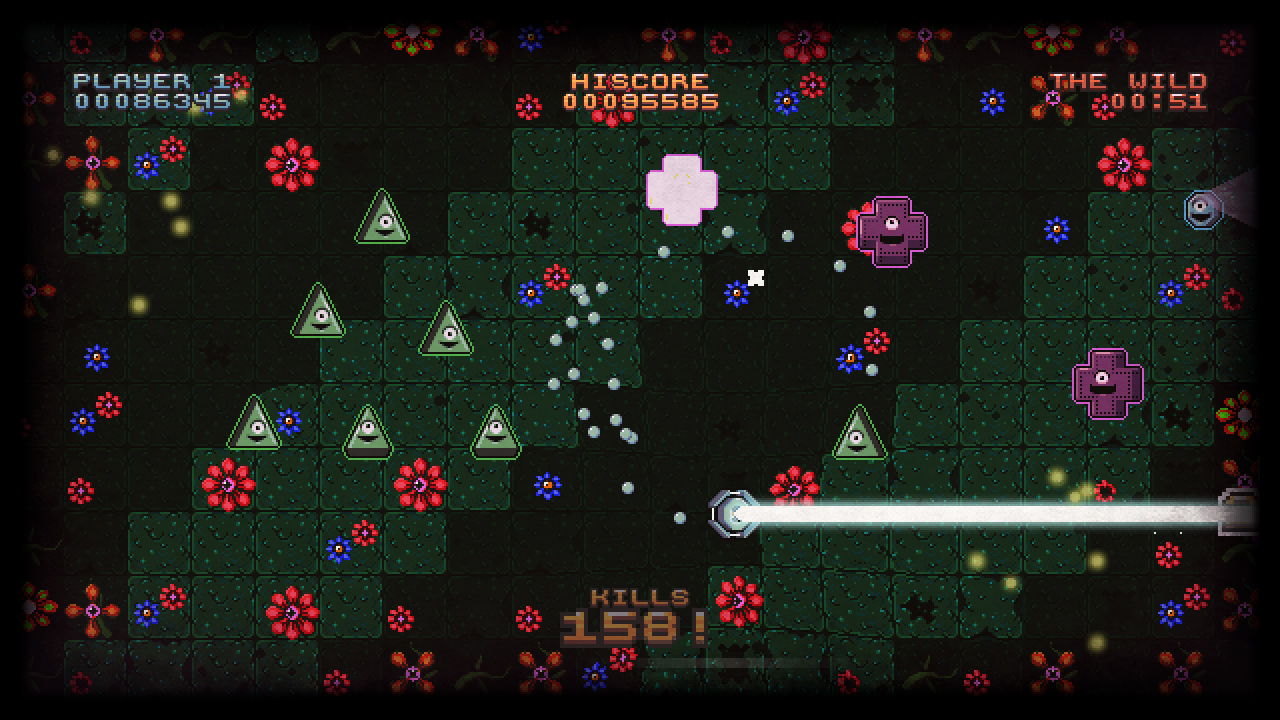Image resolution: width=1280 pixels, height=720 pixels.
Task: Click the white X crosshair marker
Action: (755, 277)
